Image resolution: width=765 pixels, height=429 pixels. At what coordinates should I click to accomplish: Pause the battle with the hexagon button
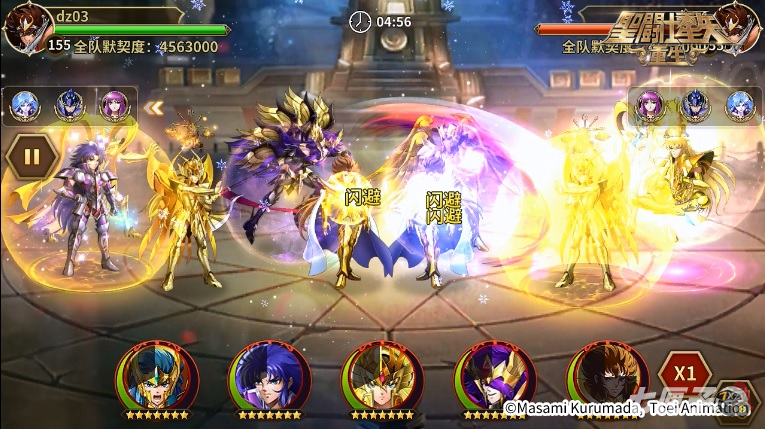(30, 157)
